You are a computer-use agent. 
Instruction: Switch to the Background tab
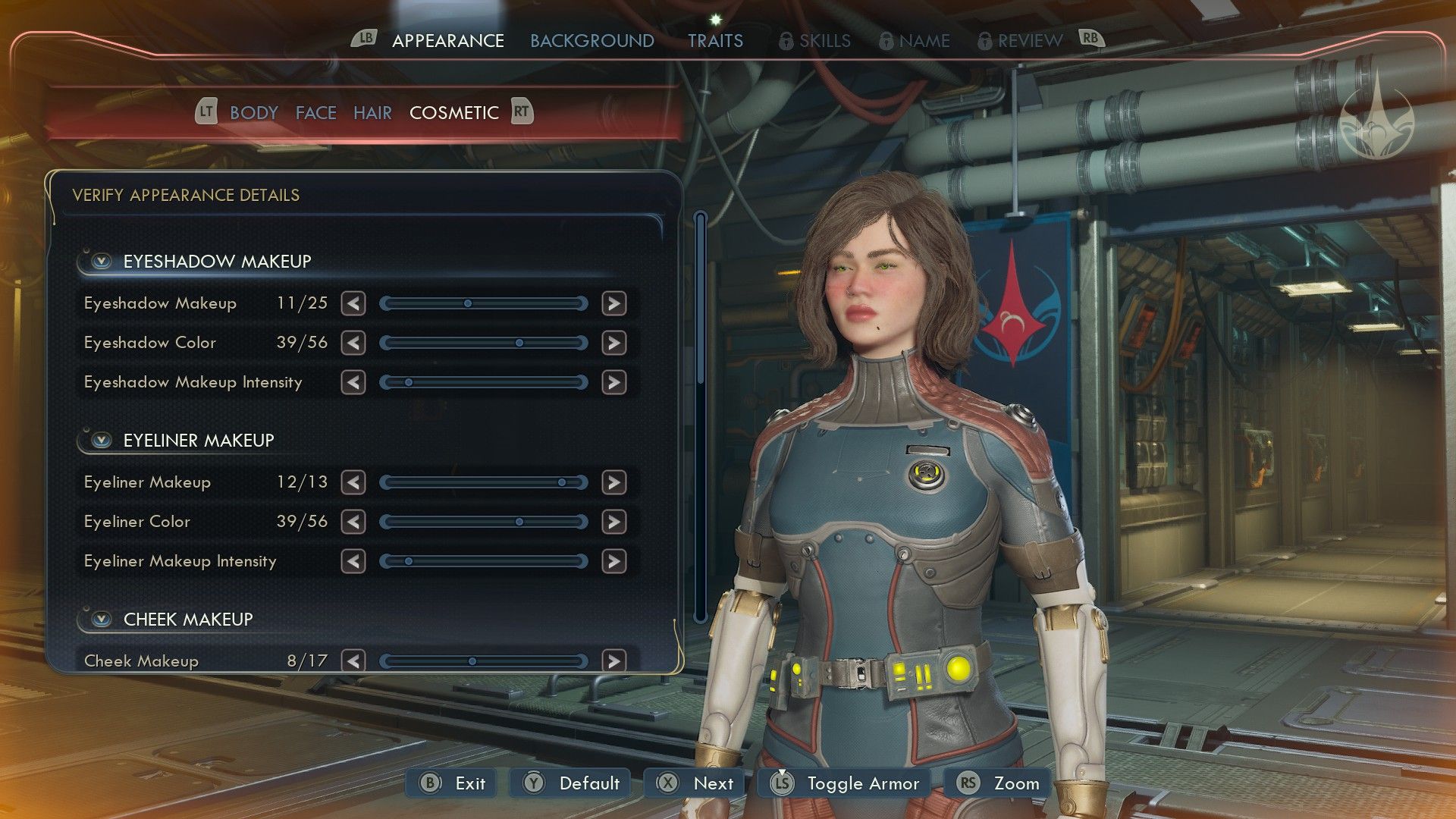pos(591,41)
